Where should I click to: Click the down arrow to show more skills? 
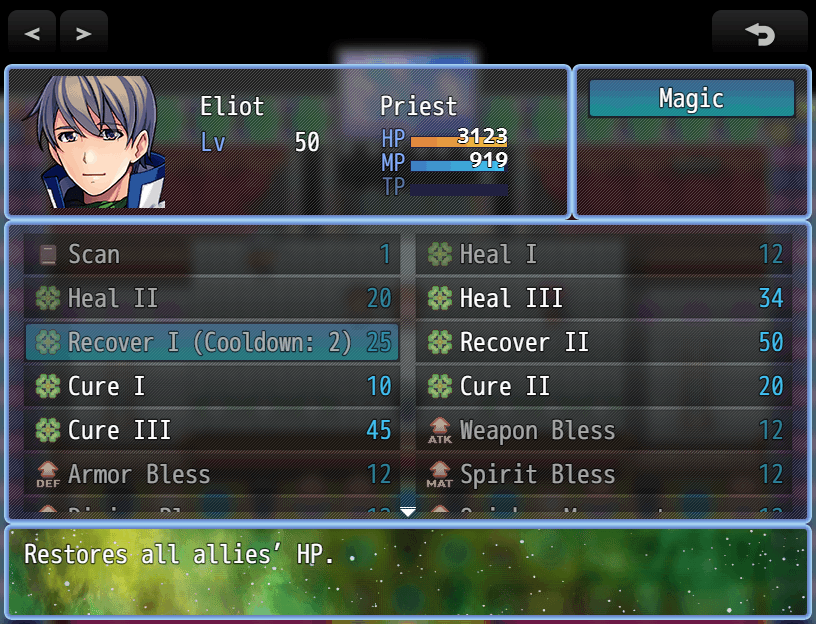point(408,512)
